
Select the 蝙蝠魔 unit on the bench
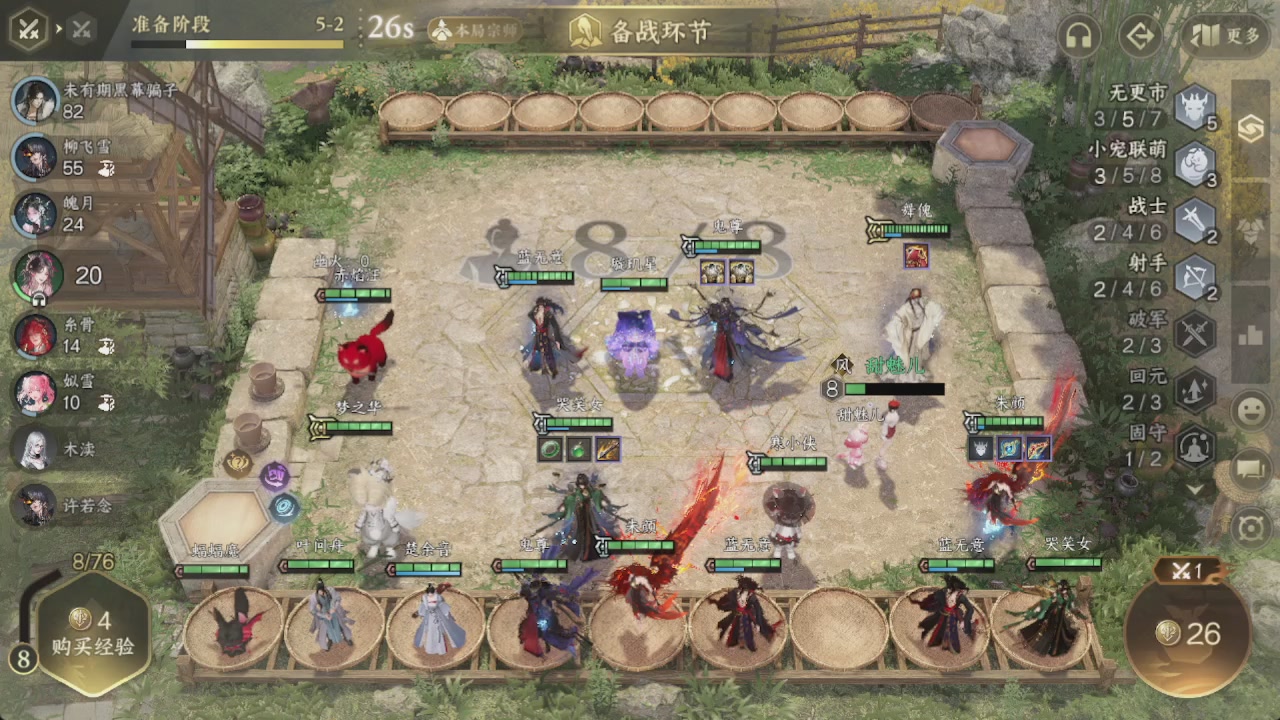point(234,623)
